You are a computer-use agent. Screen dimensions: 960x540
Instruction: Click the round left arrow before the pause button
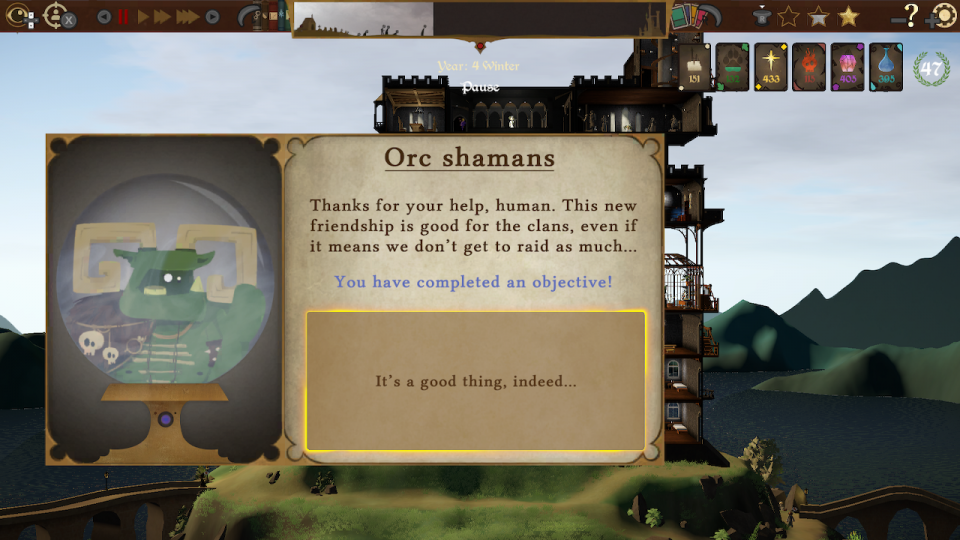coord(104,16)
